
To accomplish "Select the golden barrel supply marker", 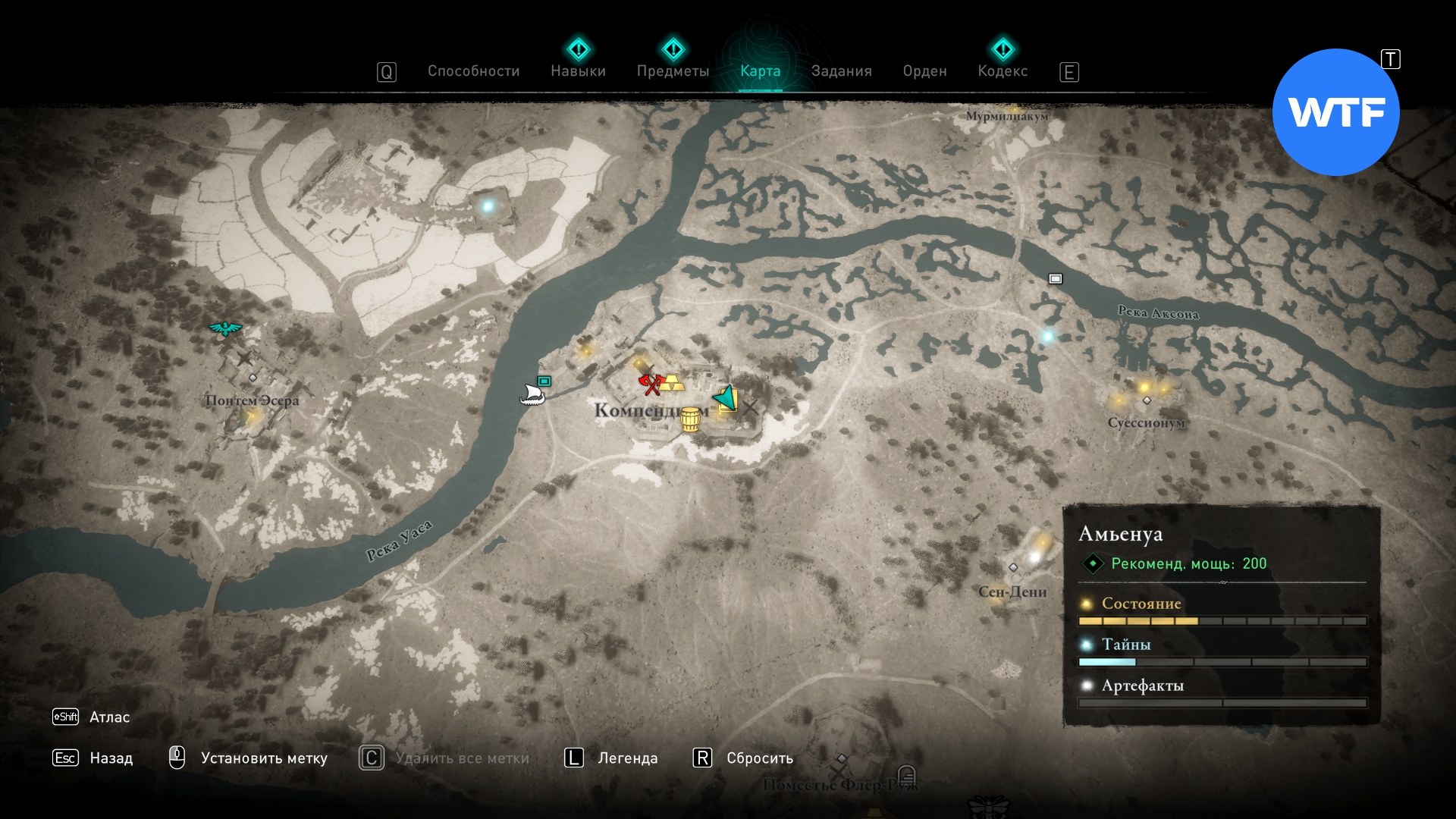I will click(690, 419).
